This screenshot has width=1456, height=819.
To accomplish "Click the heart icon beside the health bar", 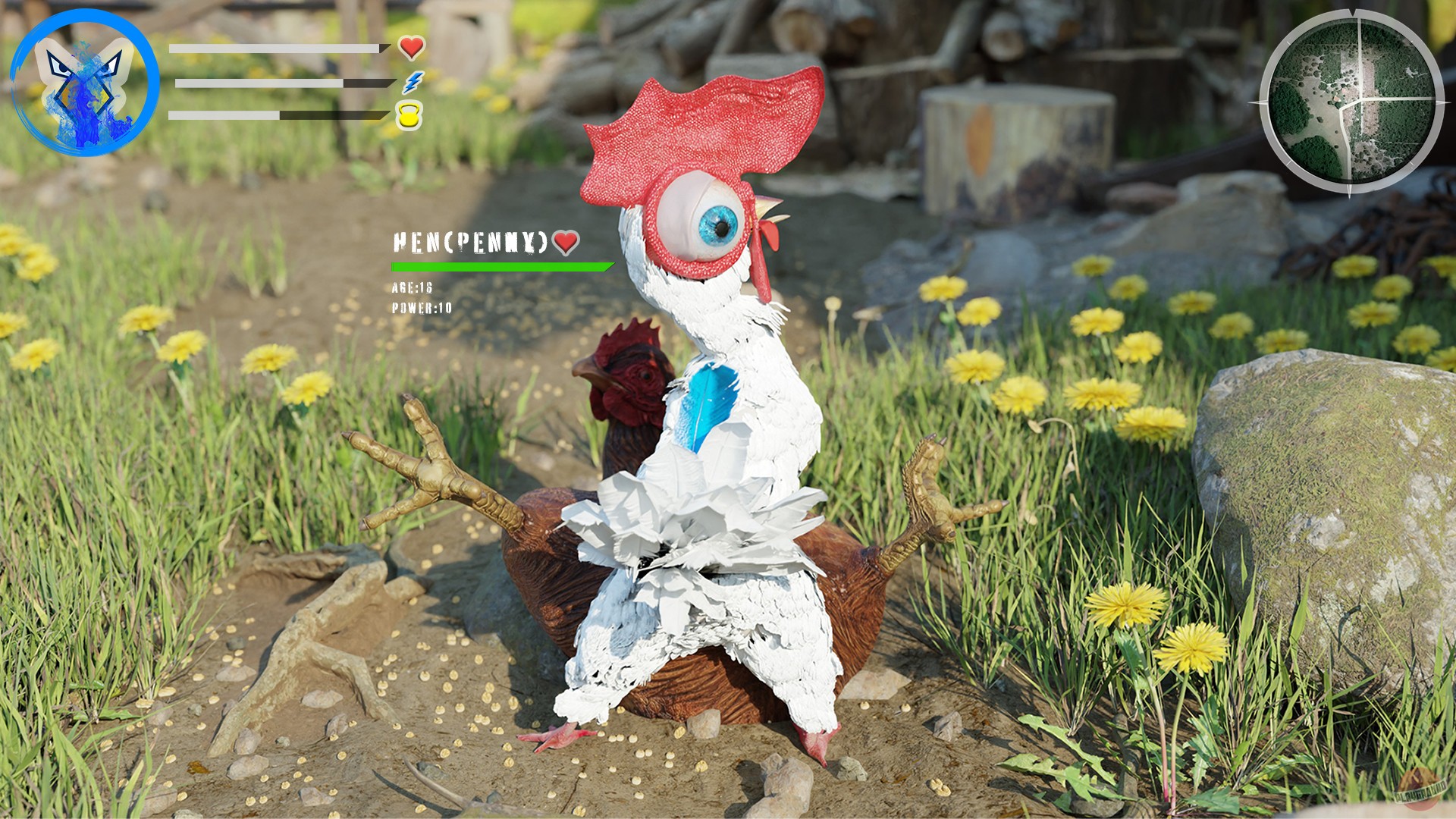I will click(412, 49).
